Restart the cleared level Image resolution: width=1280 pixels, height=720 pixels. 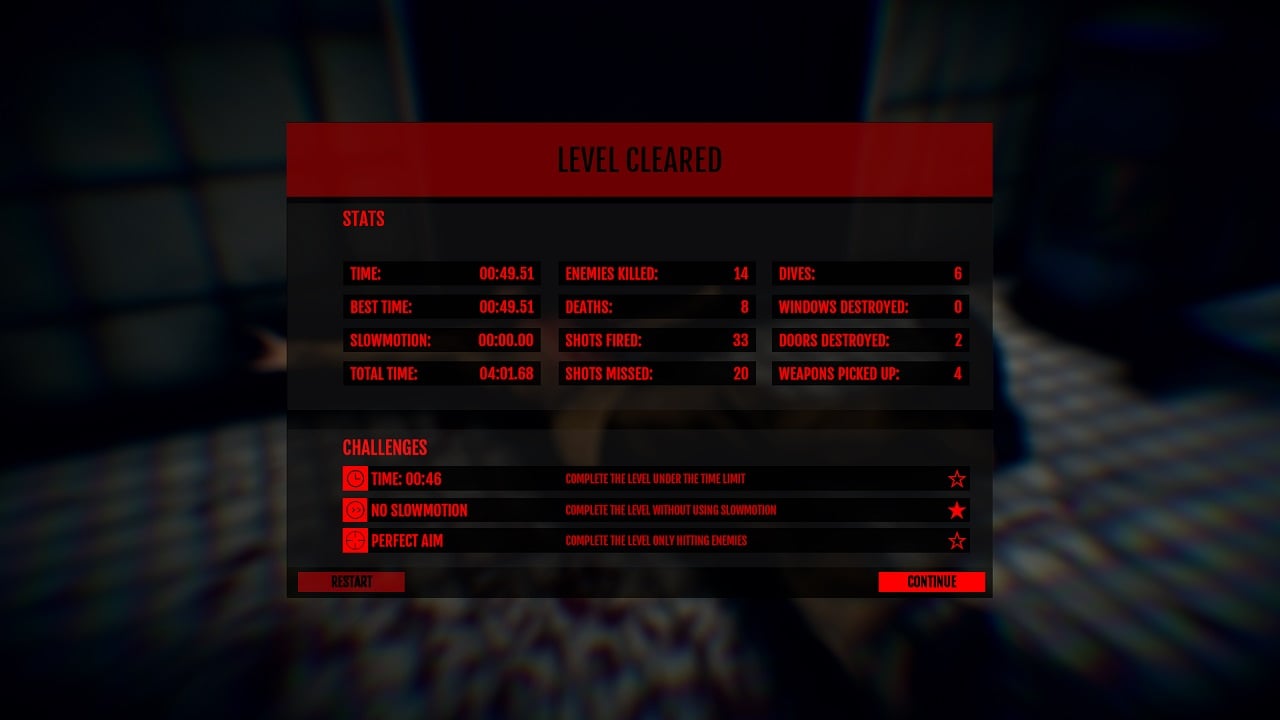click(x=351, y=582)
